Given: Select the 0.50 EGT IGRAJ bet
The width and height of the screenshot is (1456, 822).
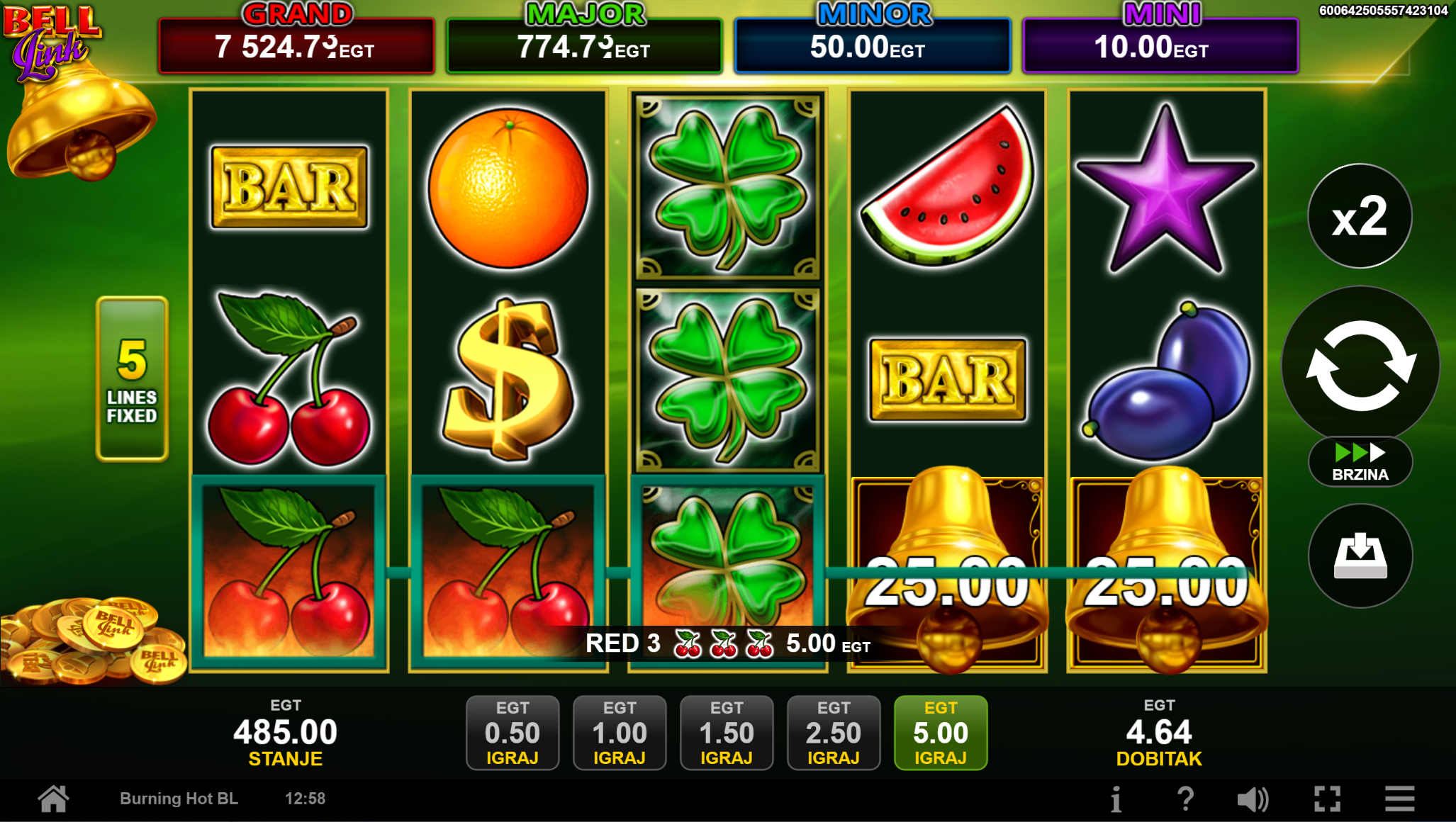Looking at the screenshot, I should point(513,733).
